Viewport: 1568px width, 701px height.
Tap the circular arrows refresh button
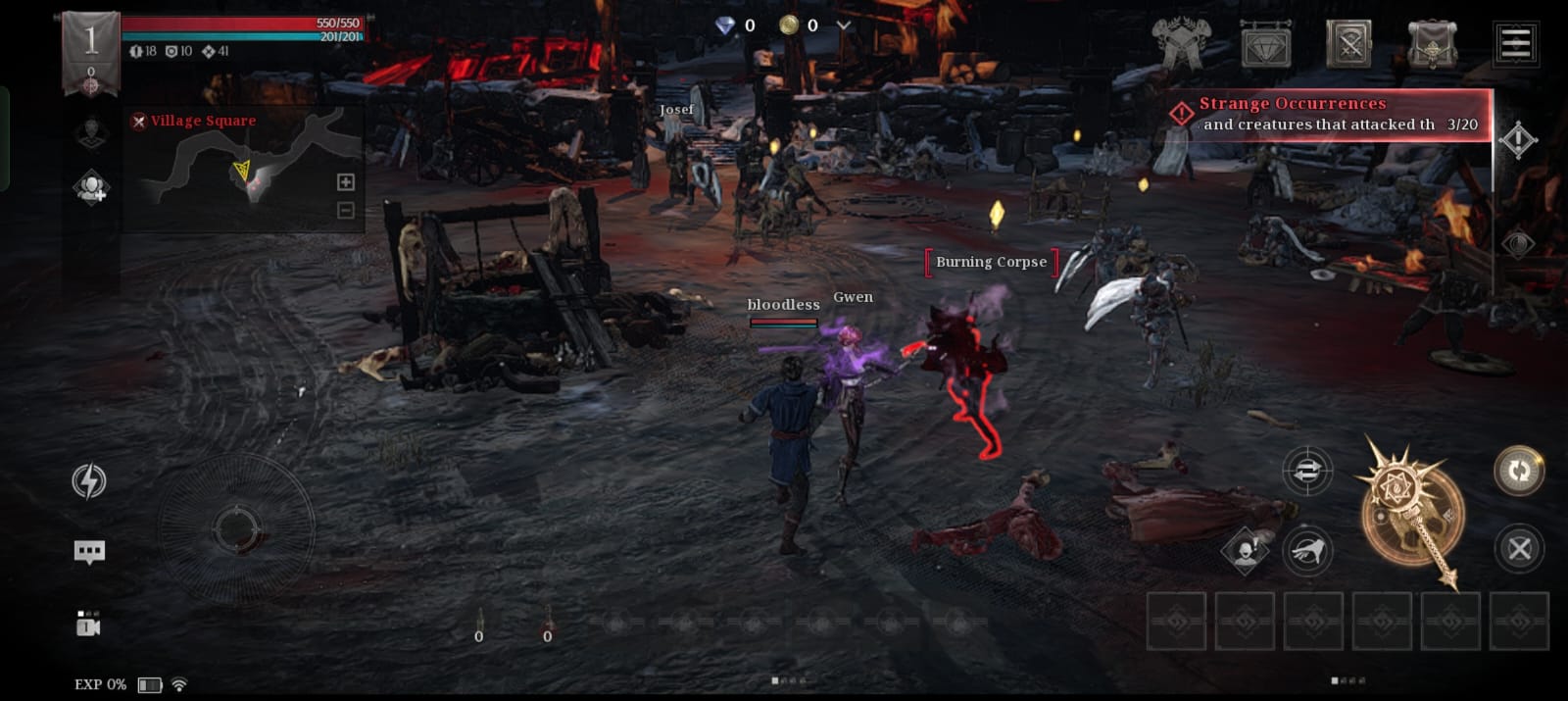(1519, 471)
